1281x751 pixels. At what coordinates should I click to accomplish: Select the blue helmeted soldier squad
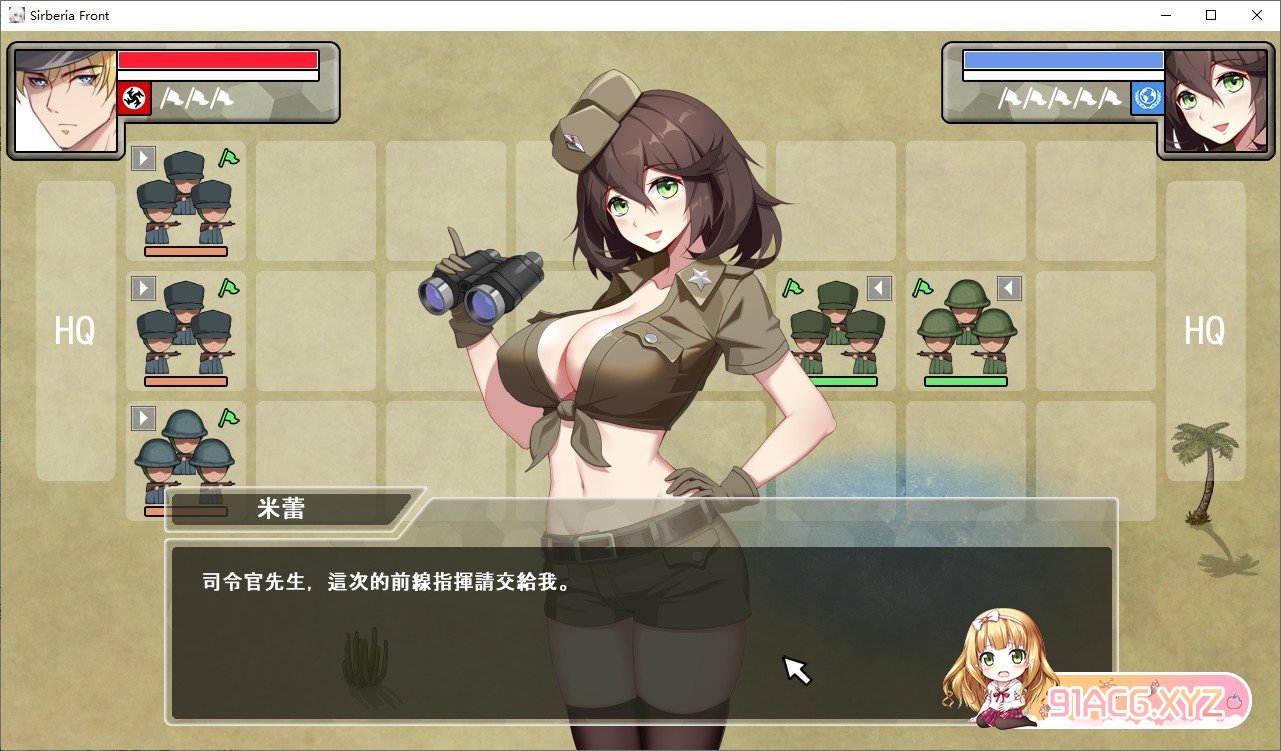pyautogui.click(x=185, y=455)
